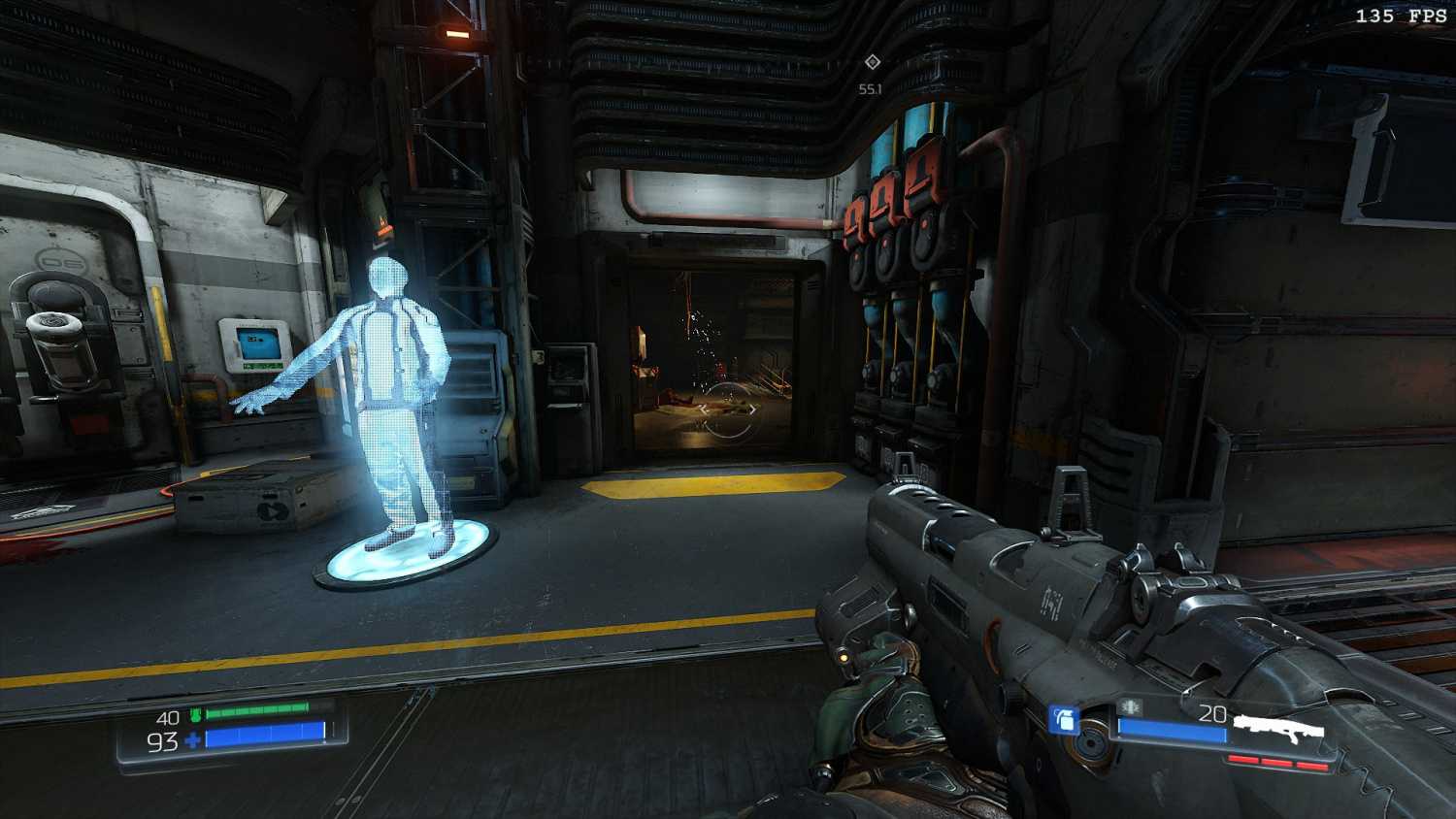This screenshot has height=819, width=1456.
Task: Click the blue health cross icon
Action: point(192,740)
